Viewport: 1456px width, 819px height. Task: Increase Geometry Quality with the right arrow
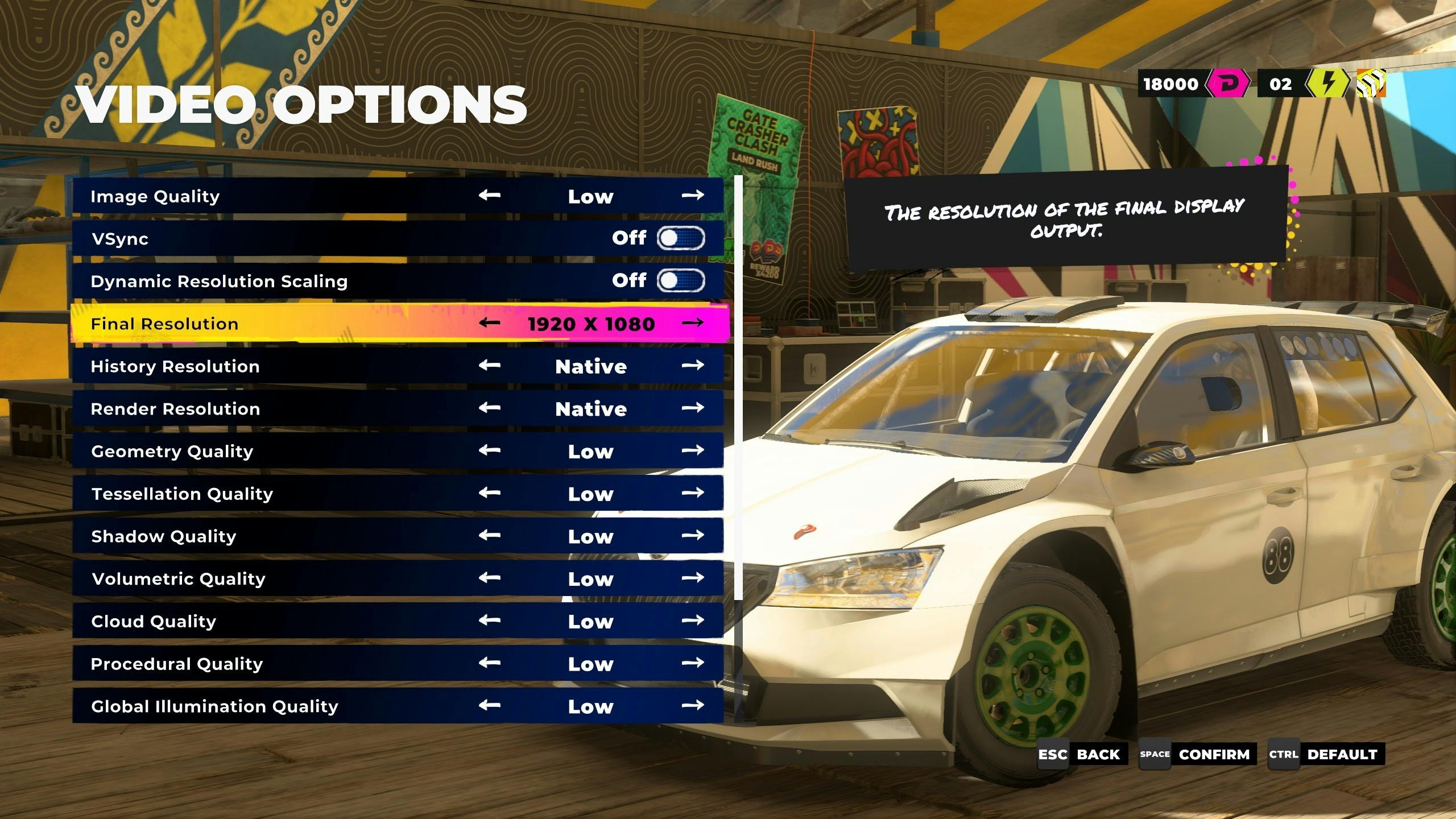692,450
